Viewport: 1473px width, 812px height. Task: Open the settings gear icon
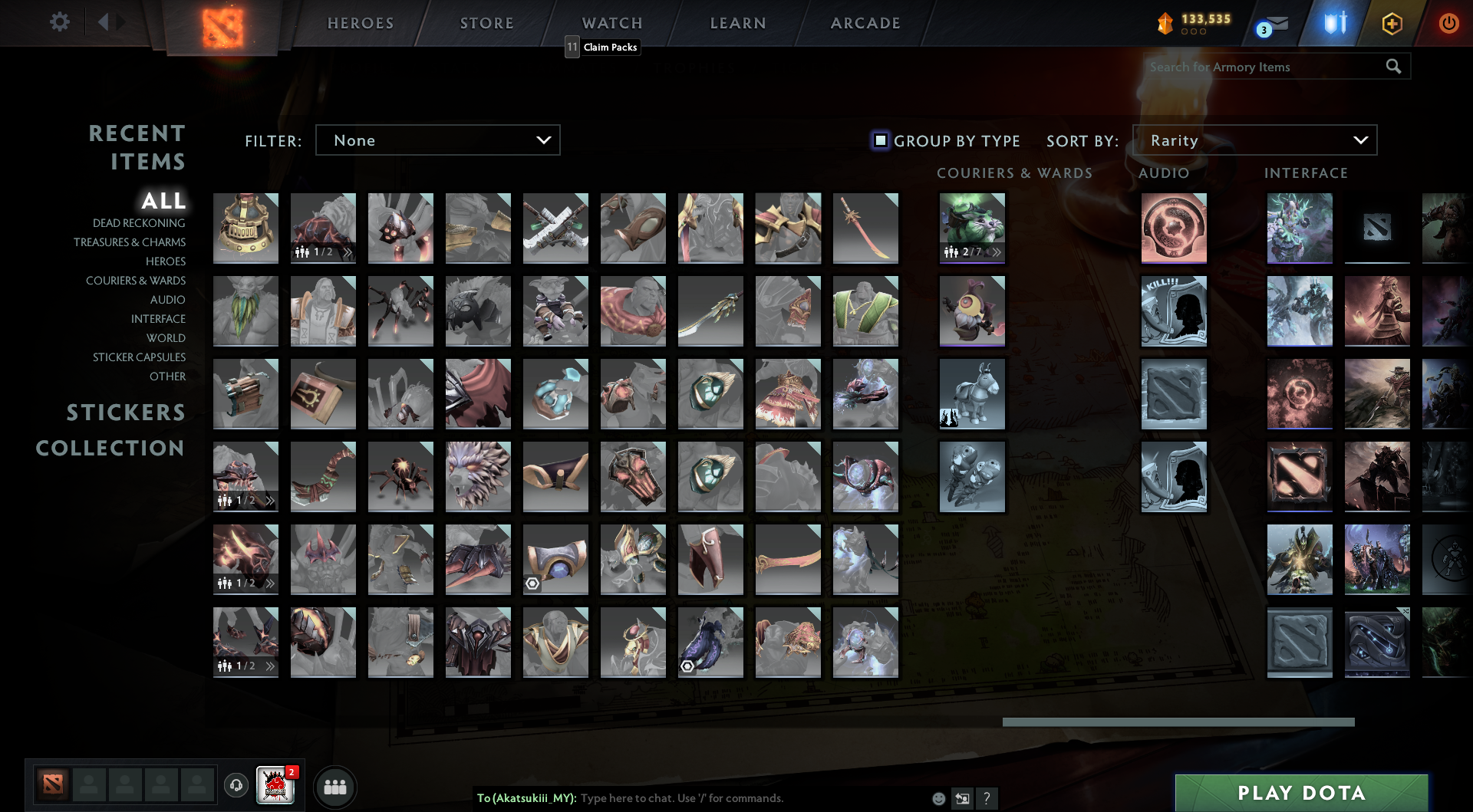60,22
